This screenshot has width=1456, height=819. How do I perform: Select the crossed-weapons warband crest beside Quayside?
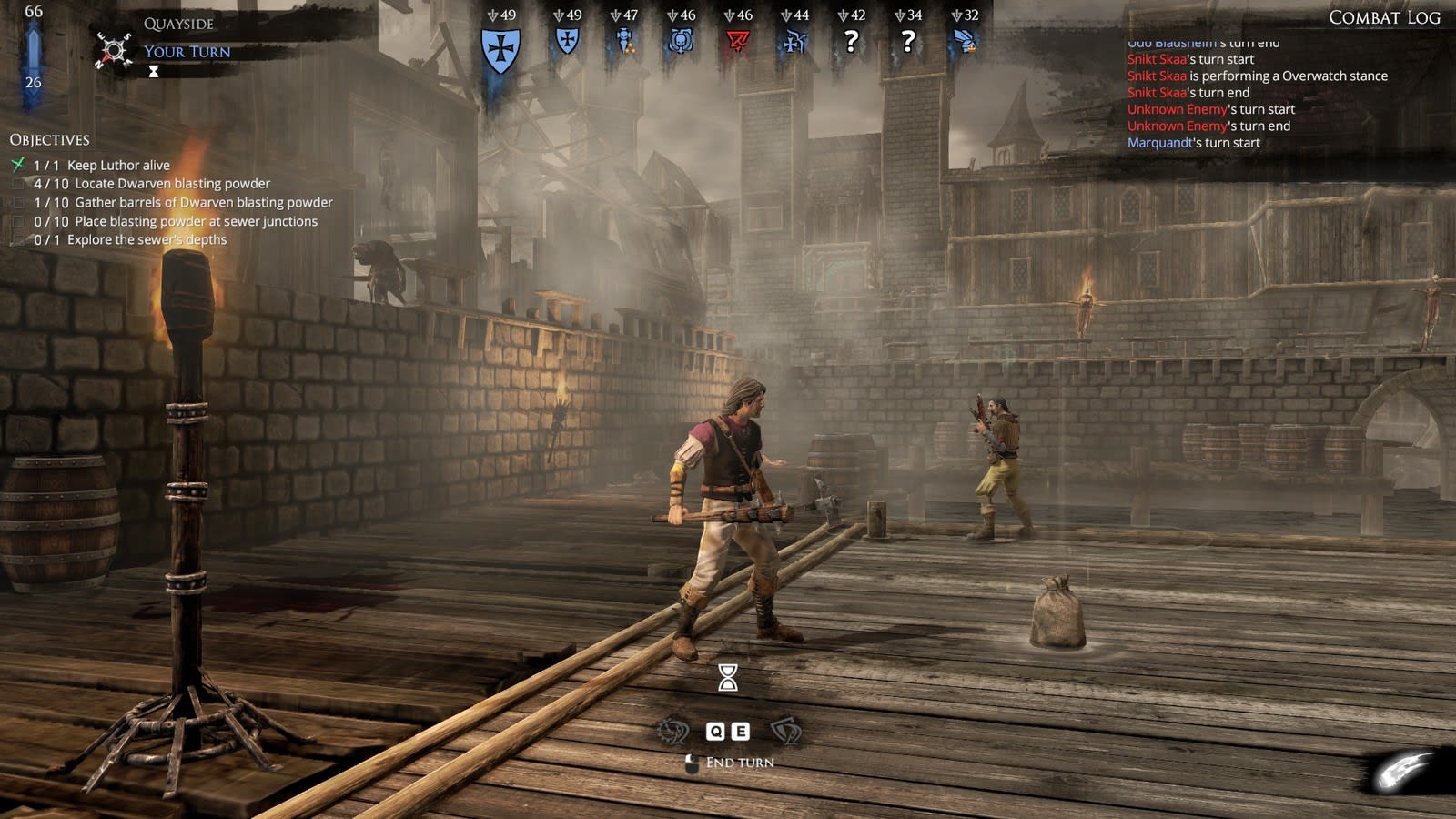pyautogui.click(x=114, y=50)
